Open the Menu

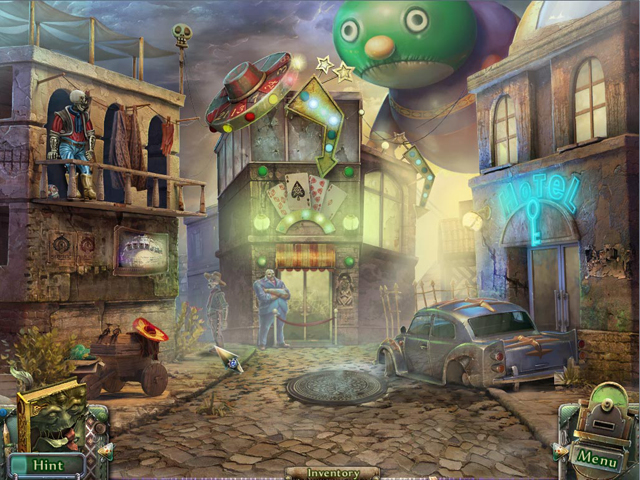(596, 459)
